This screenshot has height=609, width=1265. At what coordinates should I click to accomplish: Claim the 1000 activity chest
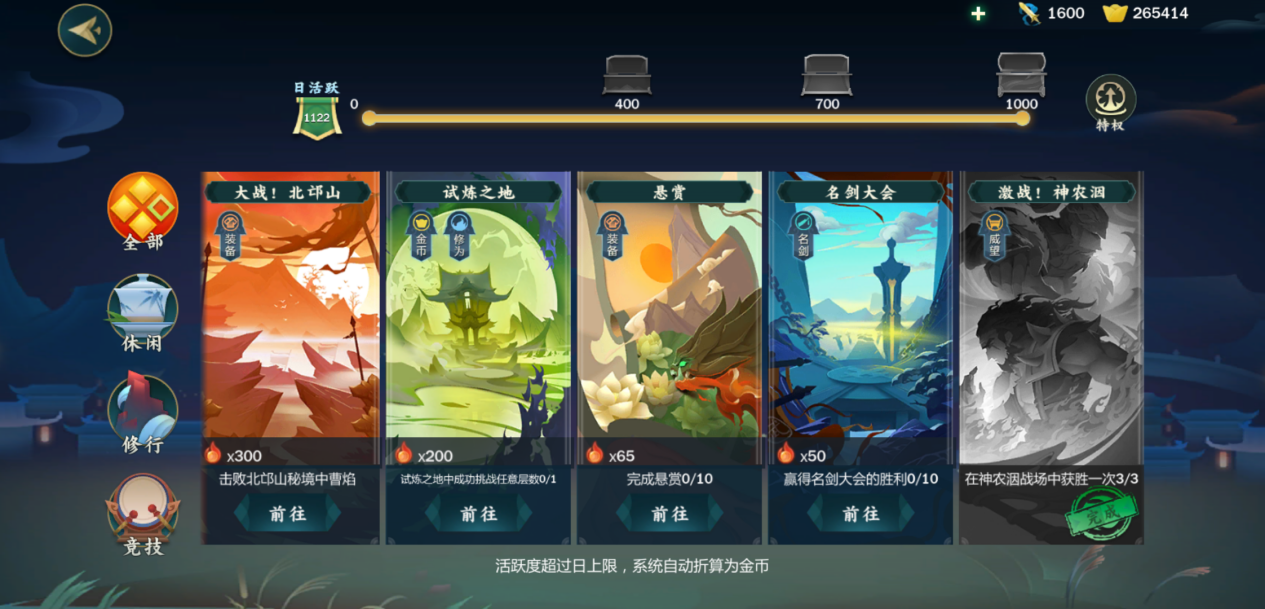[x=1021, y=75]
